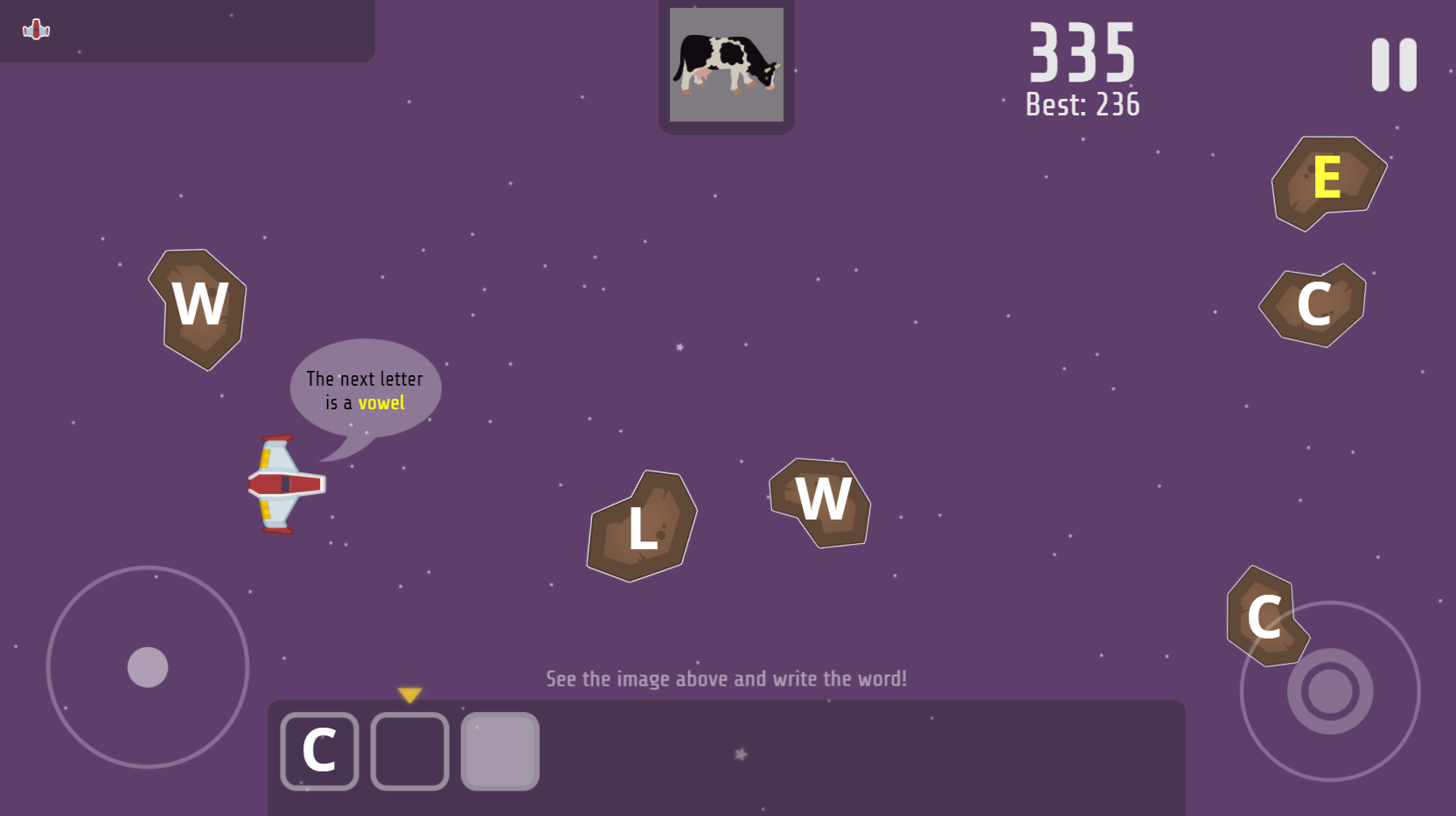Image resolution: width=1456 pixels, height=816 pixels.
Task: Tap the left movement joystick
Action: [x=149, y=669]
